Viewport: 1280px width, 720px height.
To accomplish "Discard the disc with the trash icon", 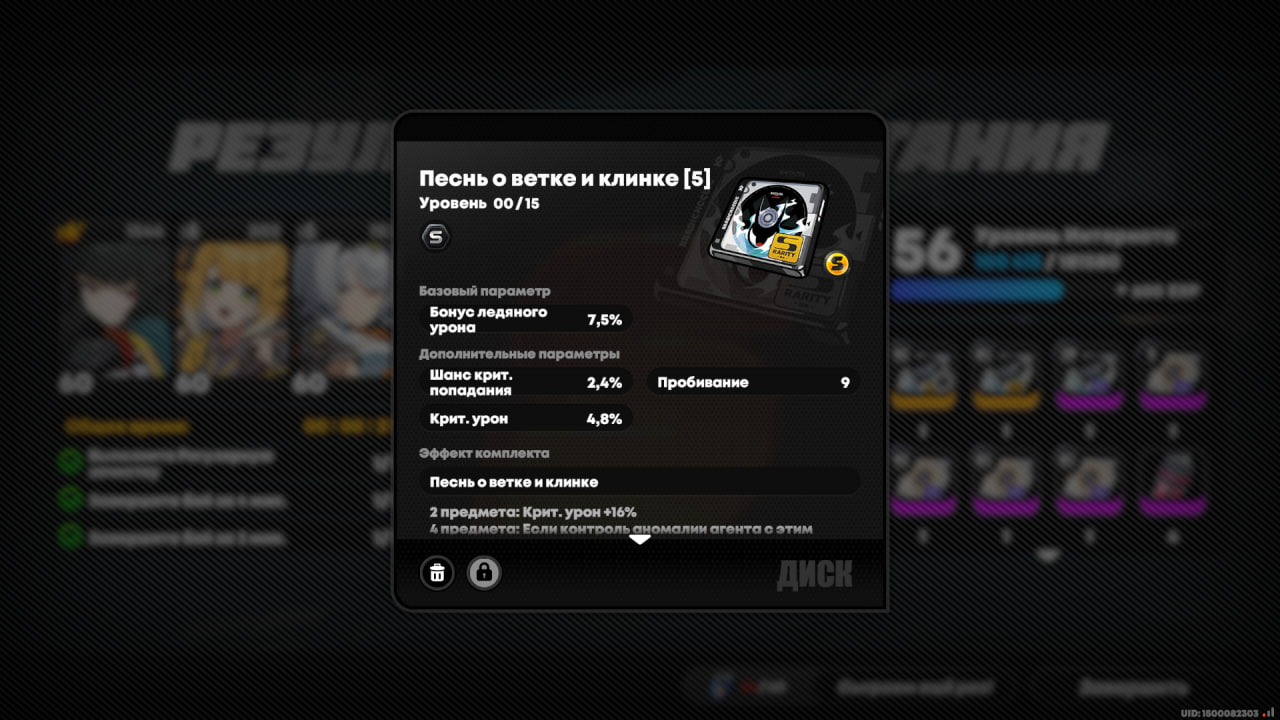I will [437, 573].
